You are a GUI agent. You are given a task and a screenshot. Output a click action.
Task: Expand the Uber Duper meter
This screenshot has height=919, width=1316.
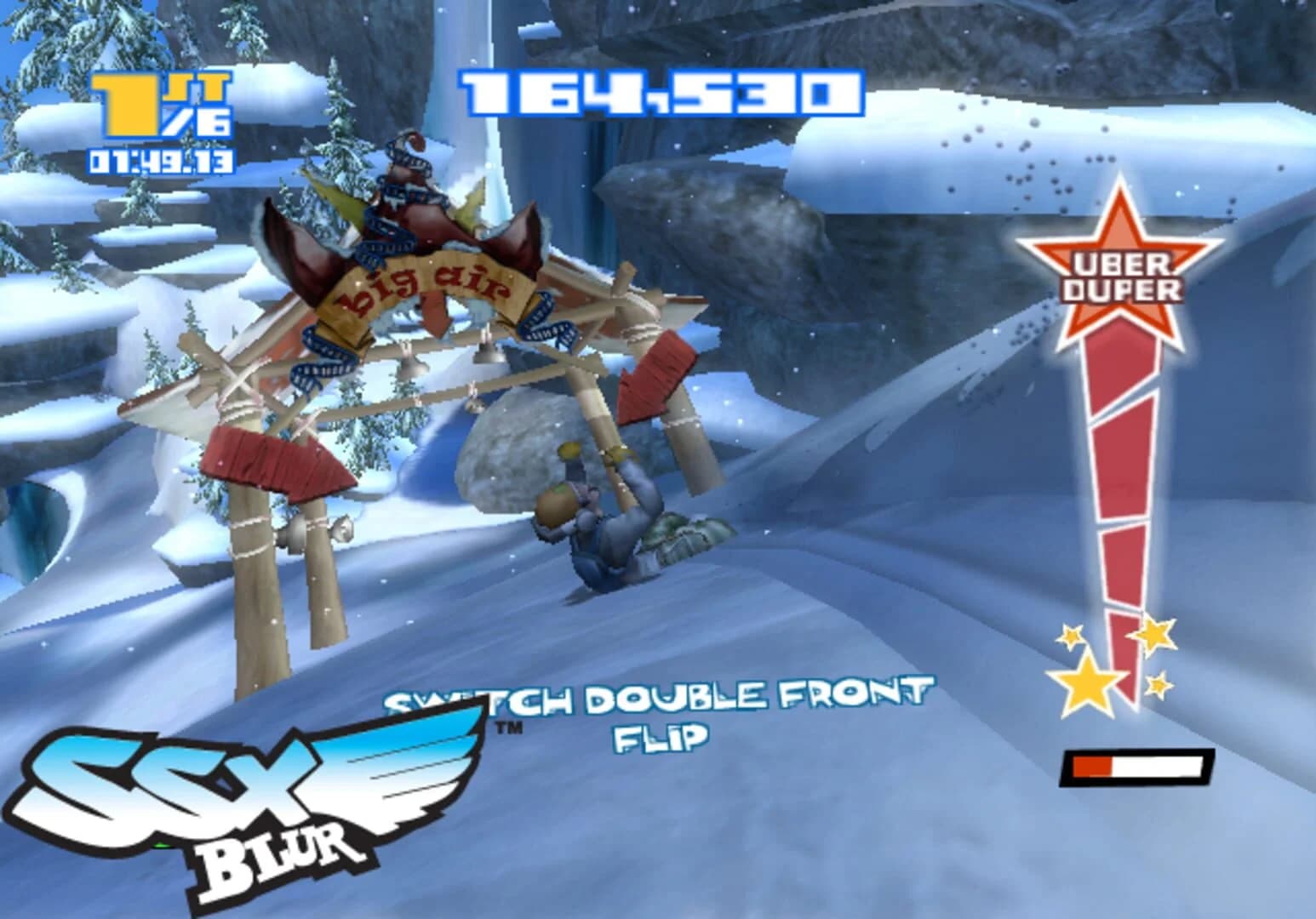pyautogui.click(x=1119, y=477)
